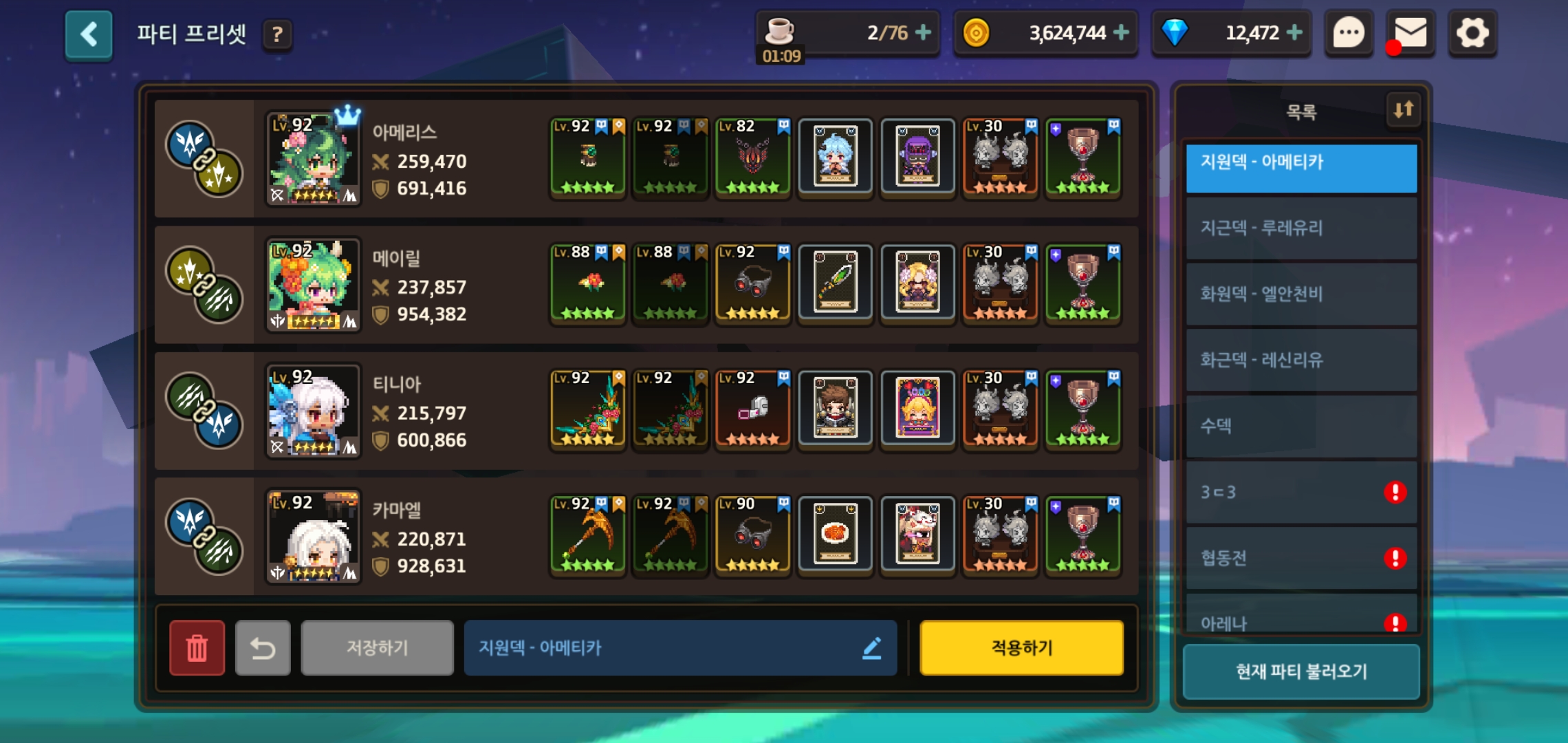This screenshot has height=743, width=1568.
Task: Buy more gold with the plus button
Action: [1121, 32]
